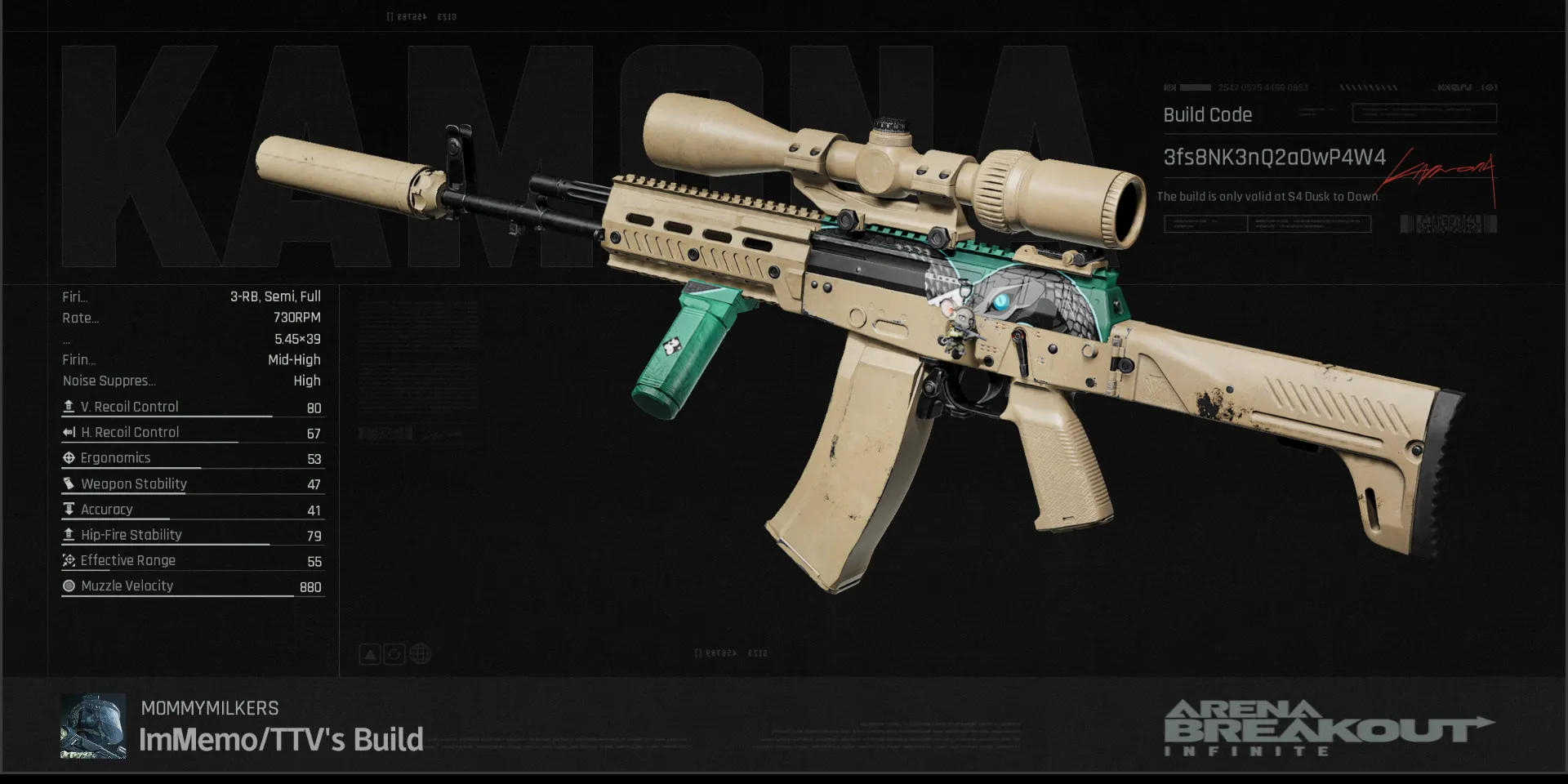The image size is (1568, 784).
Task: Click the V. Recoil Control arrow icon
Action: pyautogui.click(x=69, y=406)
